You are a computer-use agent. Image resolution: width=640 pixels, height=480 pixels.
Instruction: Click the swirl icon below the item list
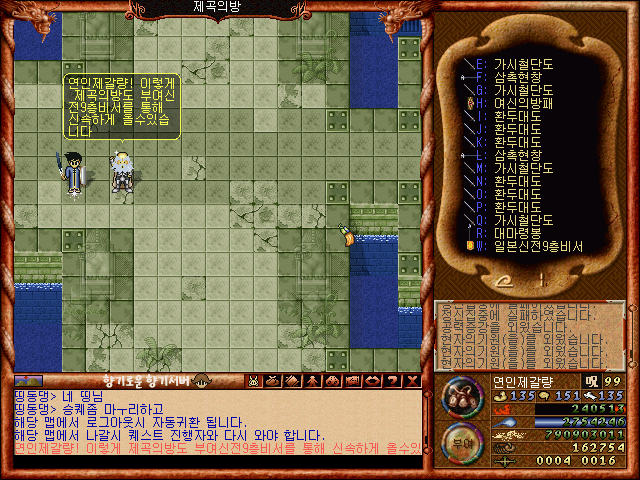pos(511,281)
